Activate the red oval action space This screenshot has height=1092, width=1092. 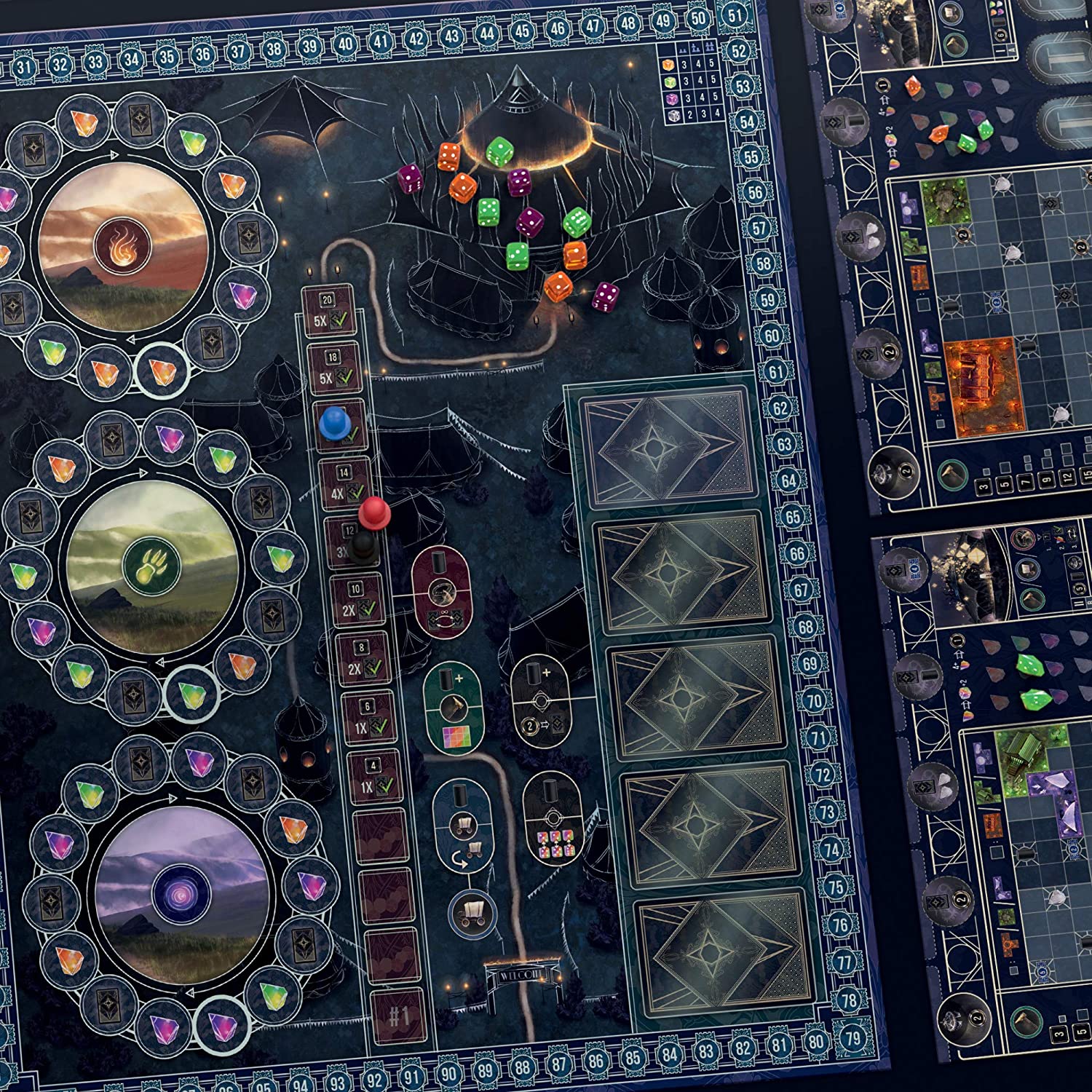point(439,592)
